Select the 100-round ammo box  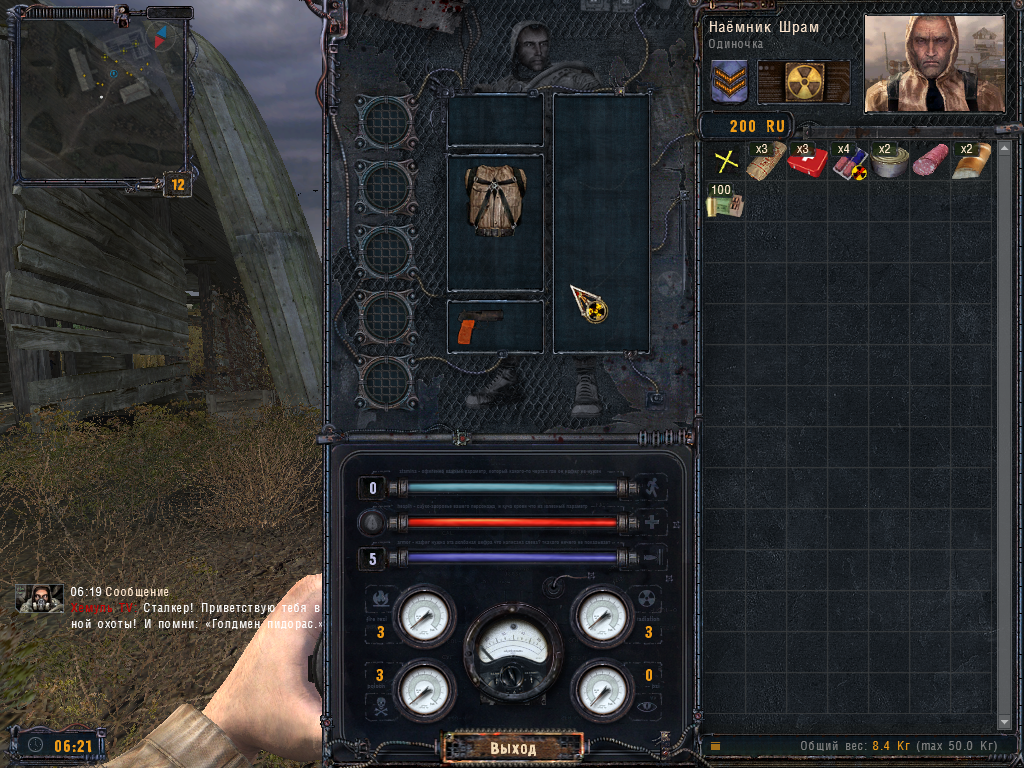point(725,201)
